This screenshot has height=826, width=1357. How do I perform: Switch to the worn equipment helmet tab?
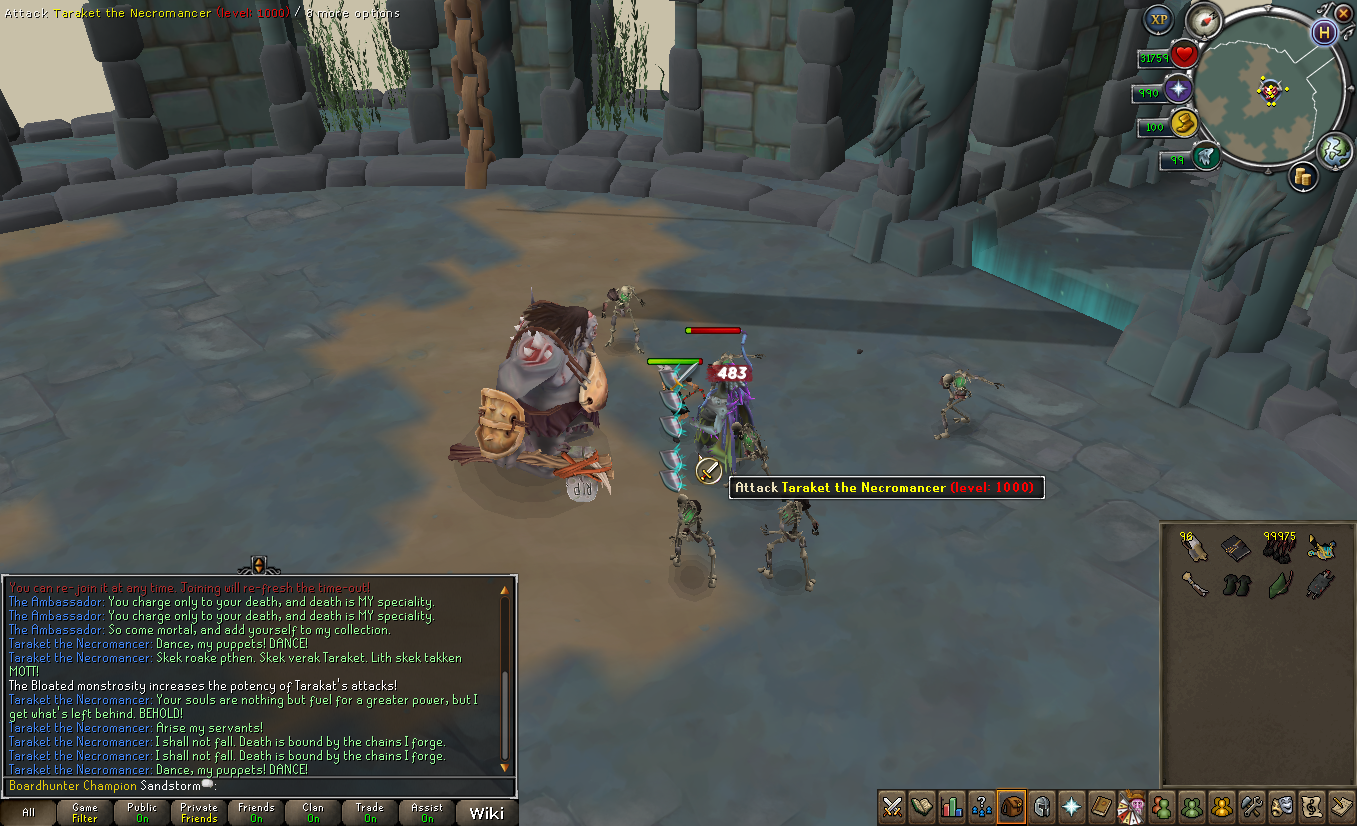coord(1042,805)
